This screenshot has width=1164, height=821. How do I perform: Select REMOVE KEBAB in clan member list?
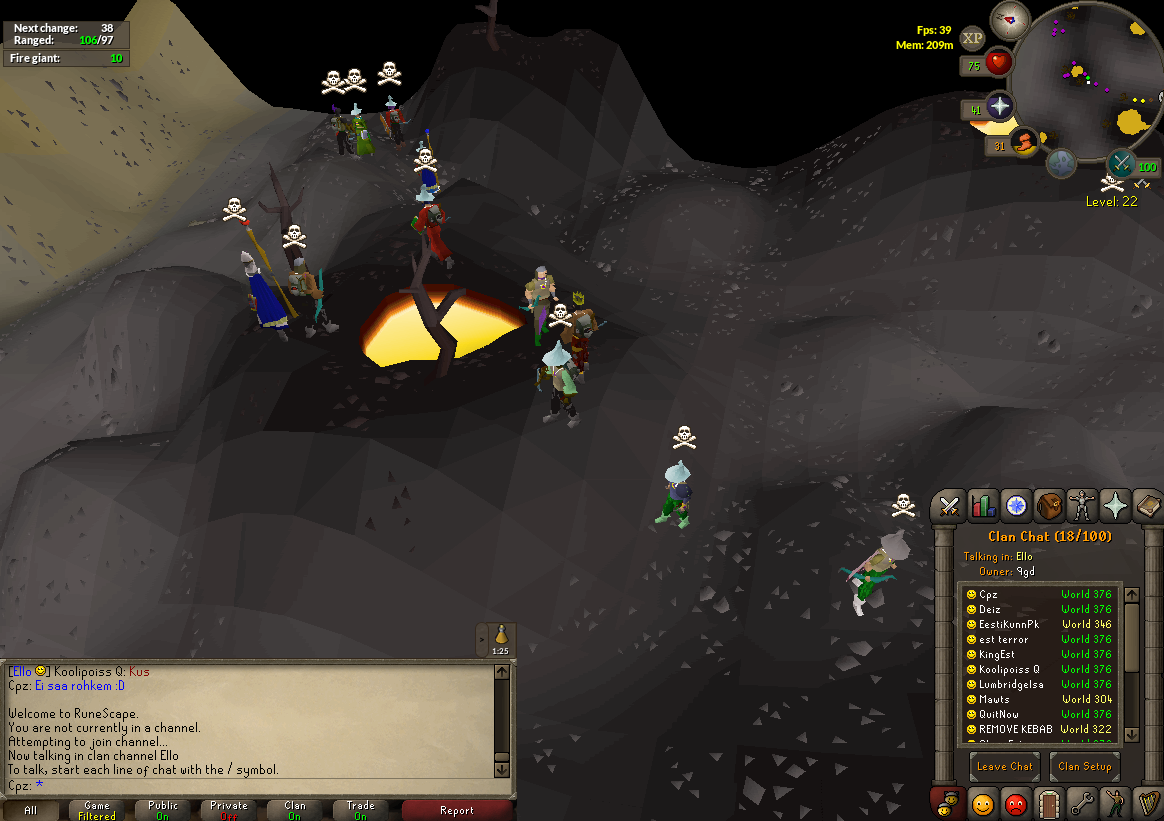[x=1015, y=729]
